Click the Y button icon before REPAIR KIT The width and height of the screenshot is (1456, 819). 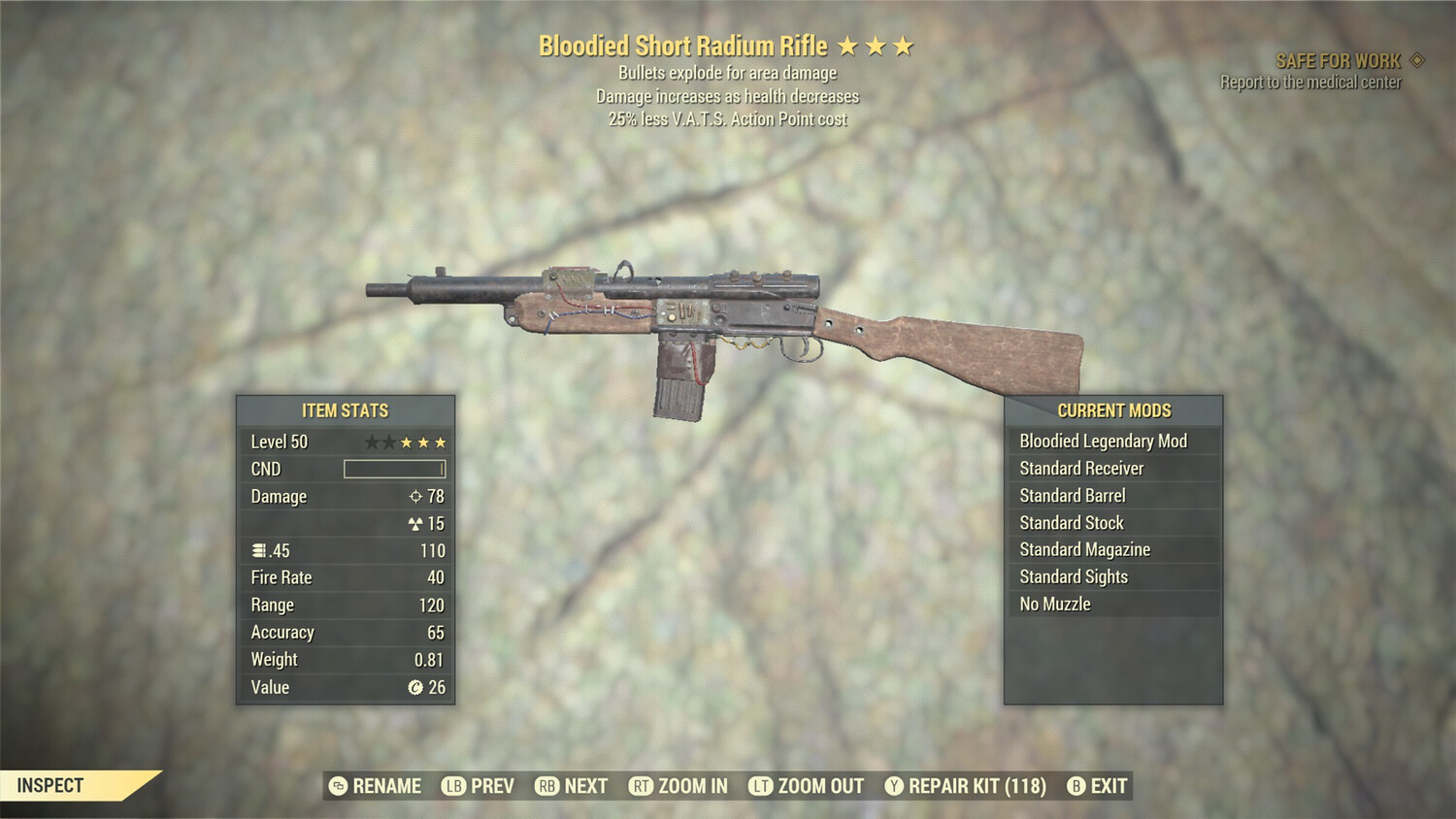[896, 786]
